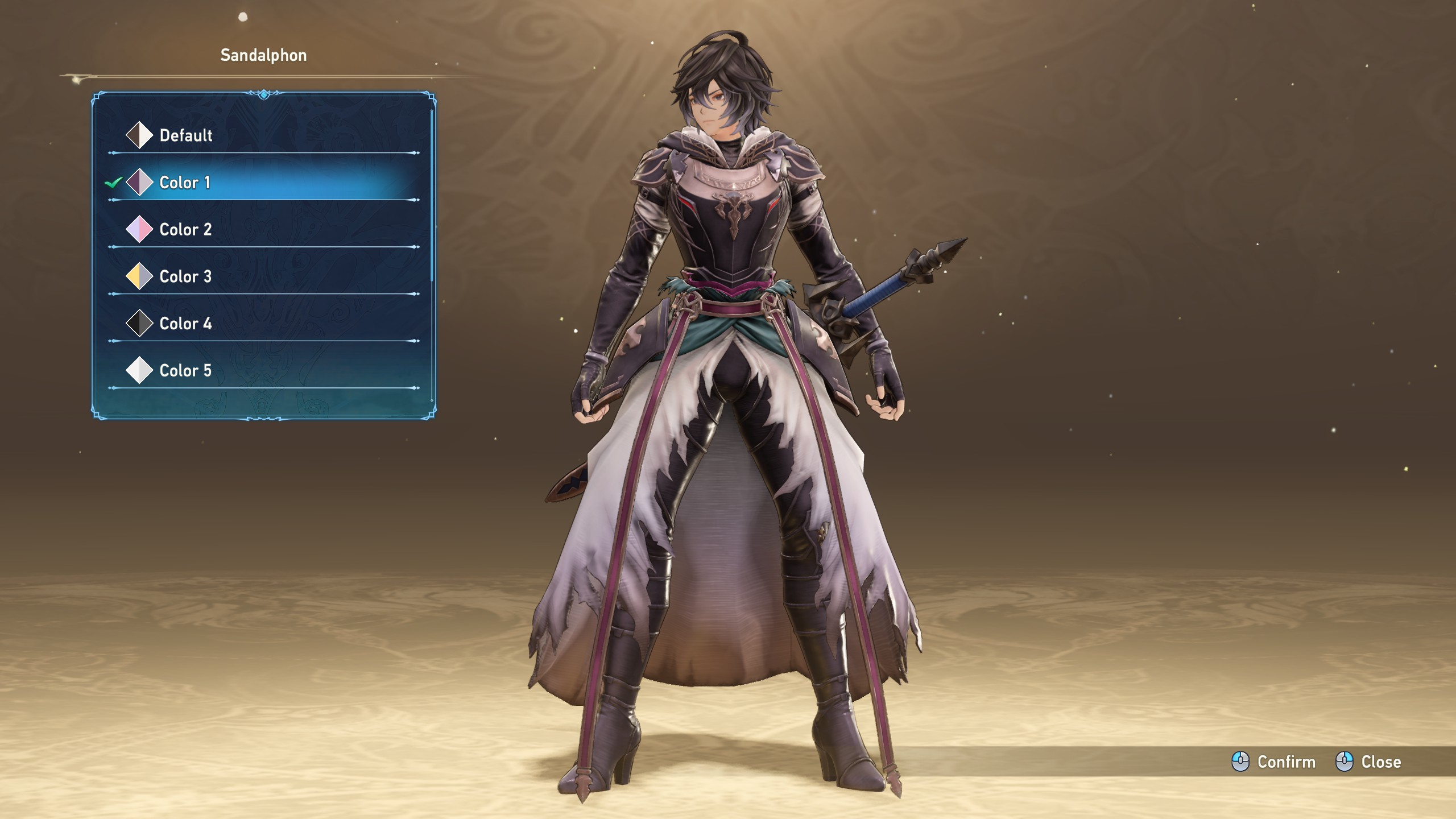This screenshot has height=819, width=1456.
Task: Apply the Color 4 scheme
Action: click(185, 324)
